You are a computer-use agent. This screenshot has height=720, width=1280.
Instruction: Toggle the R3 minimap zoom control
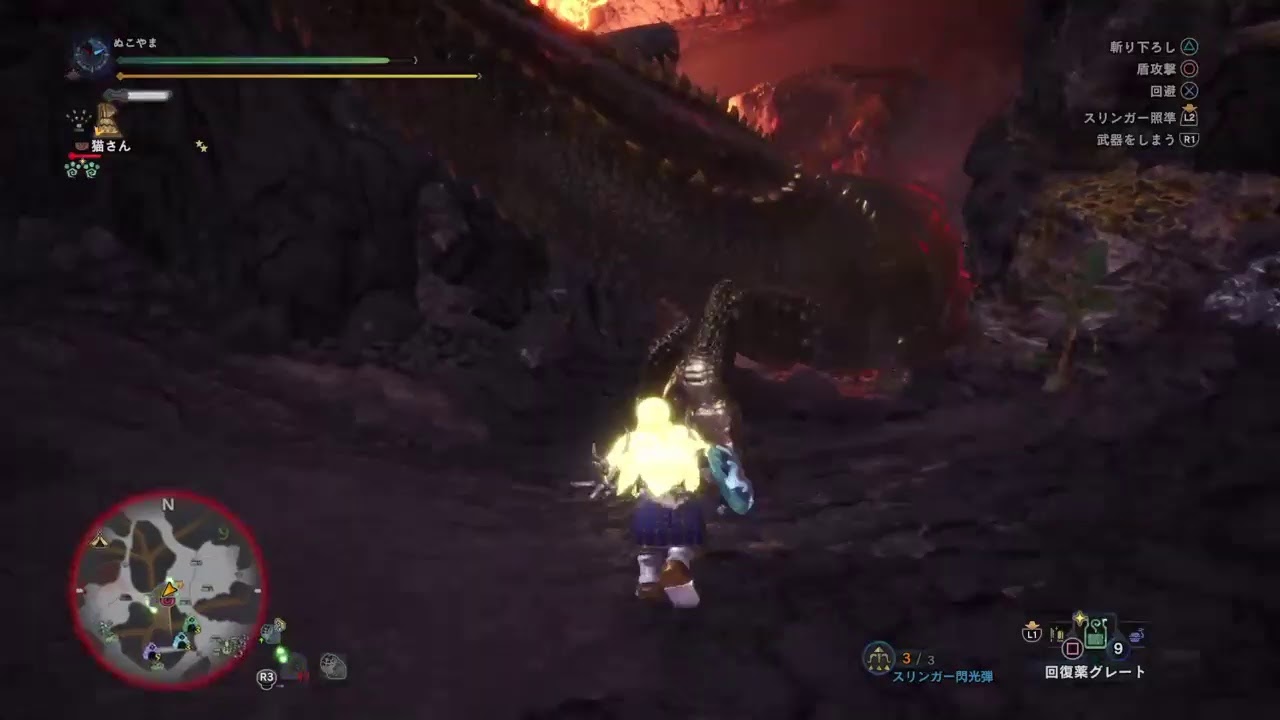[266, 677]
